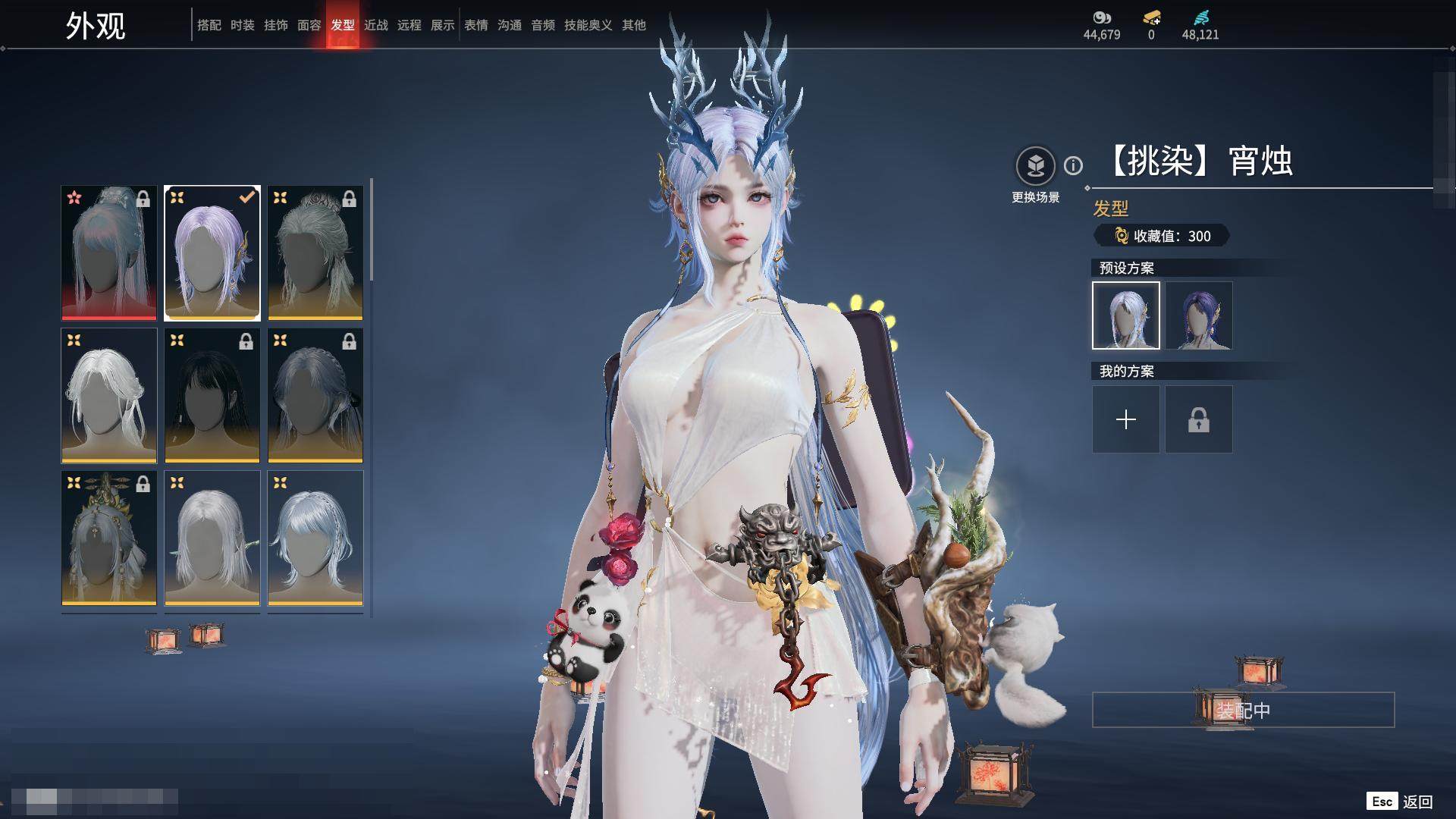Go to the 面容 face tab
The image size is (1456, 819).
(x=309, y=25)
